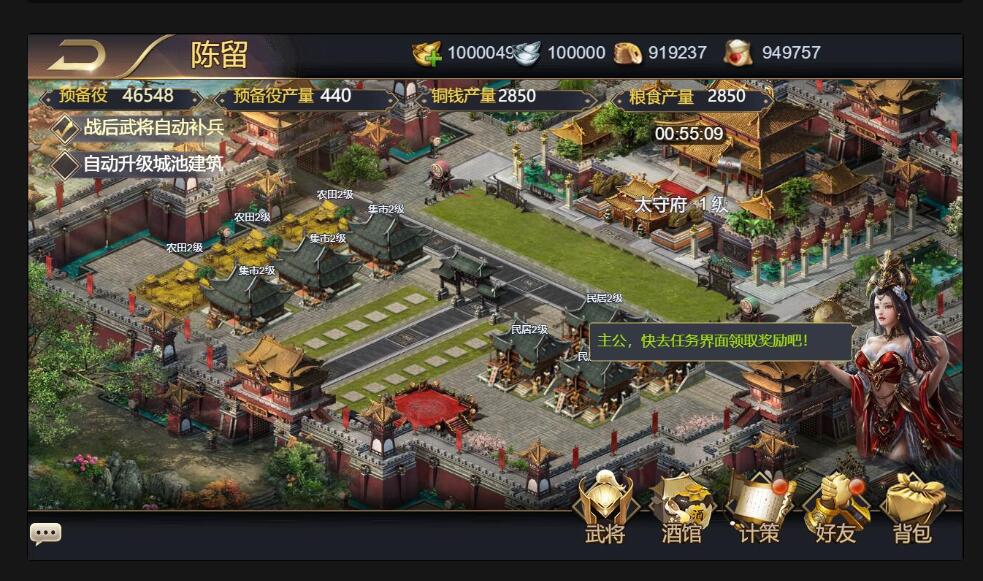Open the chat bubble icon
The height and width of the screenshot is (581, 983).
coord(45,533)
